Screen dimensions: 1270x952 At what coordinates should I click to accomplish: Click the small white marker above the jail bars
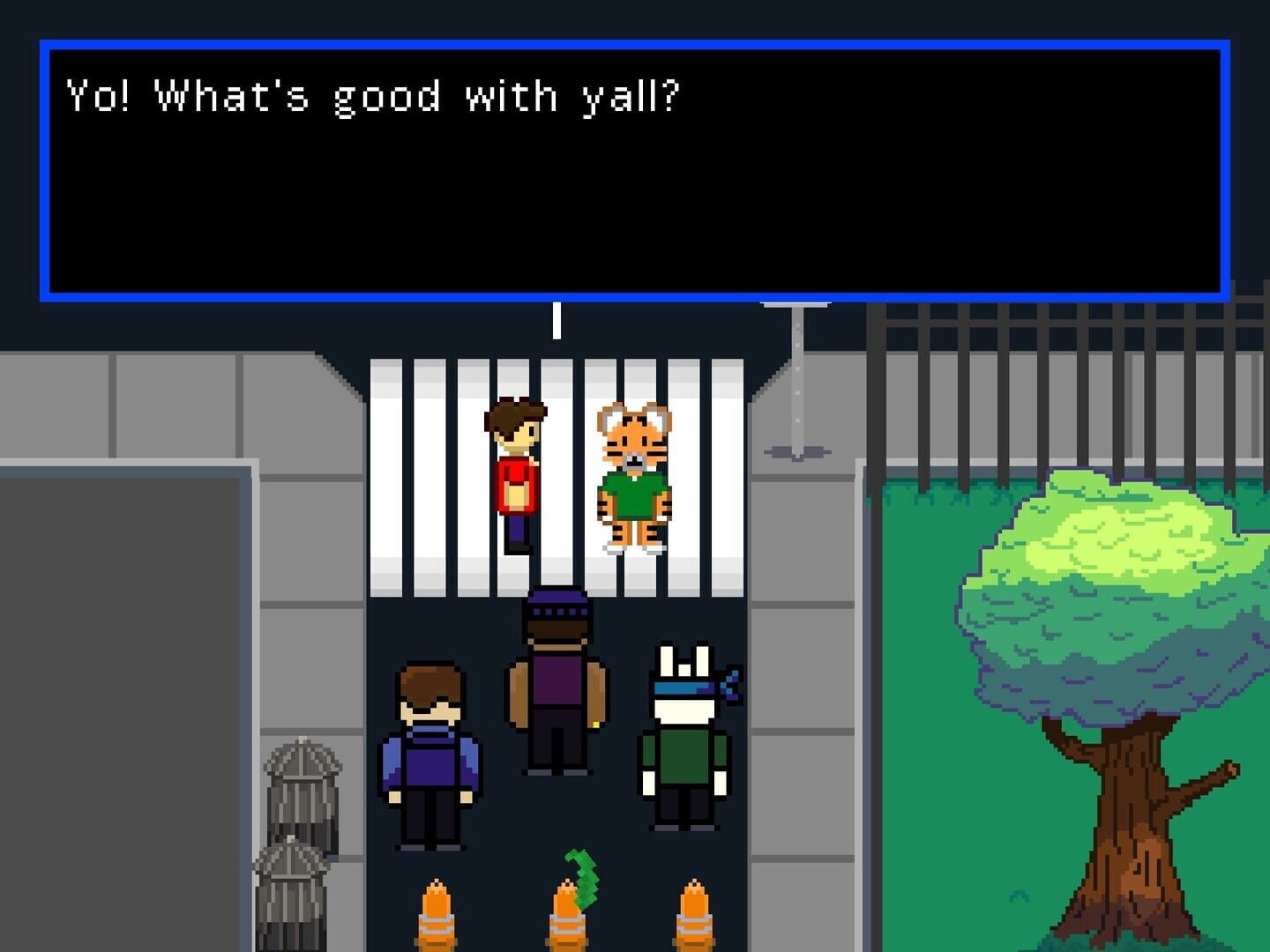click(556, 322)
